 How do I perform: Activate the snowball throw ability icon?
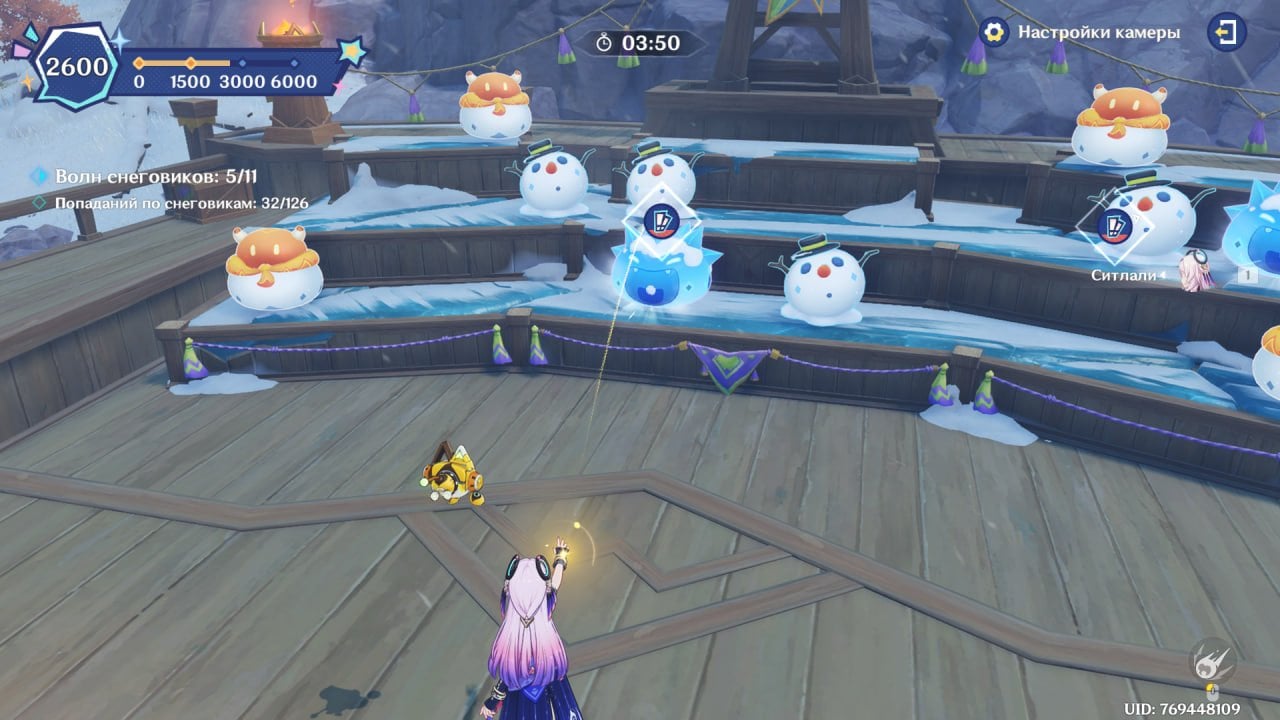(1213, 661)
